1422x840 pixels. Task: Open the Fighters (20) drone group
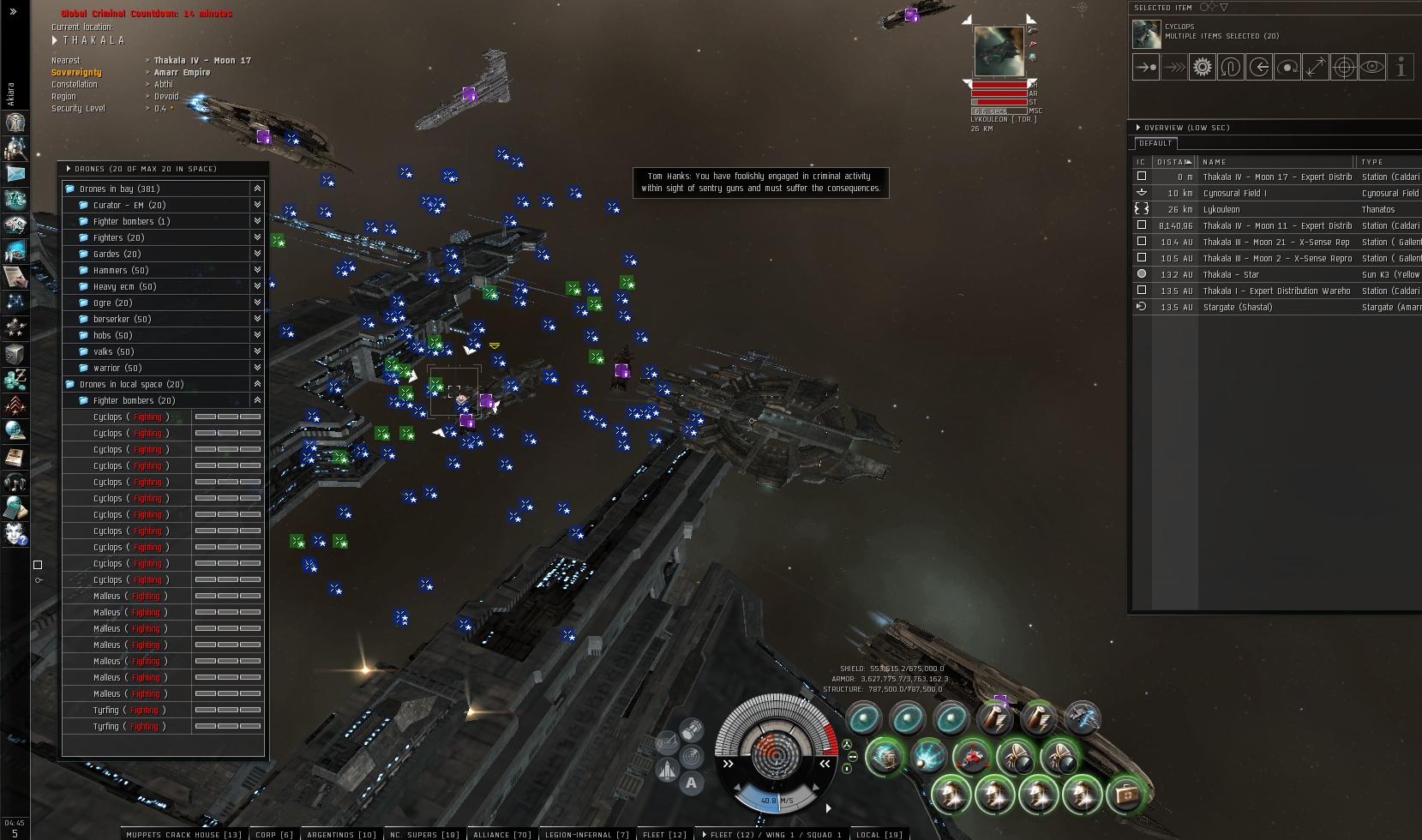pos(118,237)
